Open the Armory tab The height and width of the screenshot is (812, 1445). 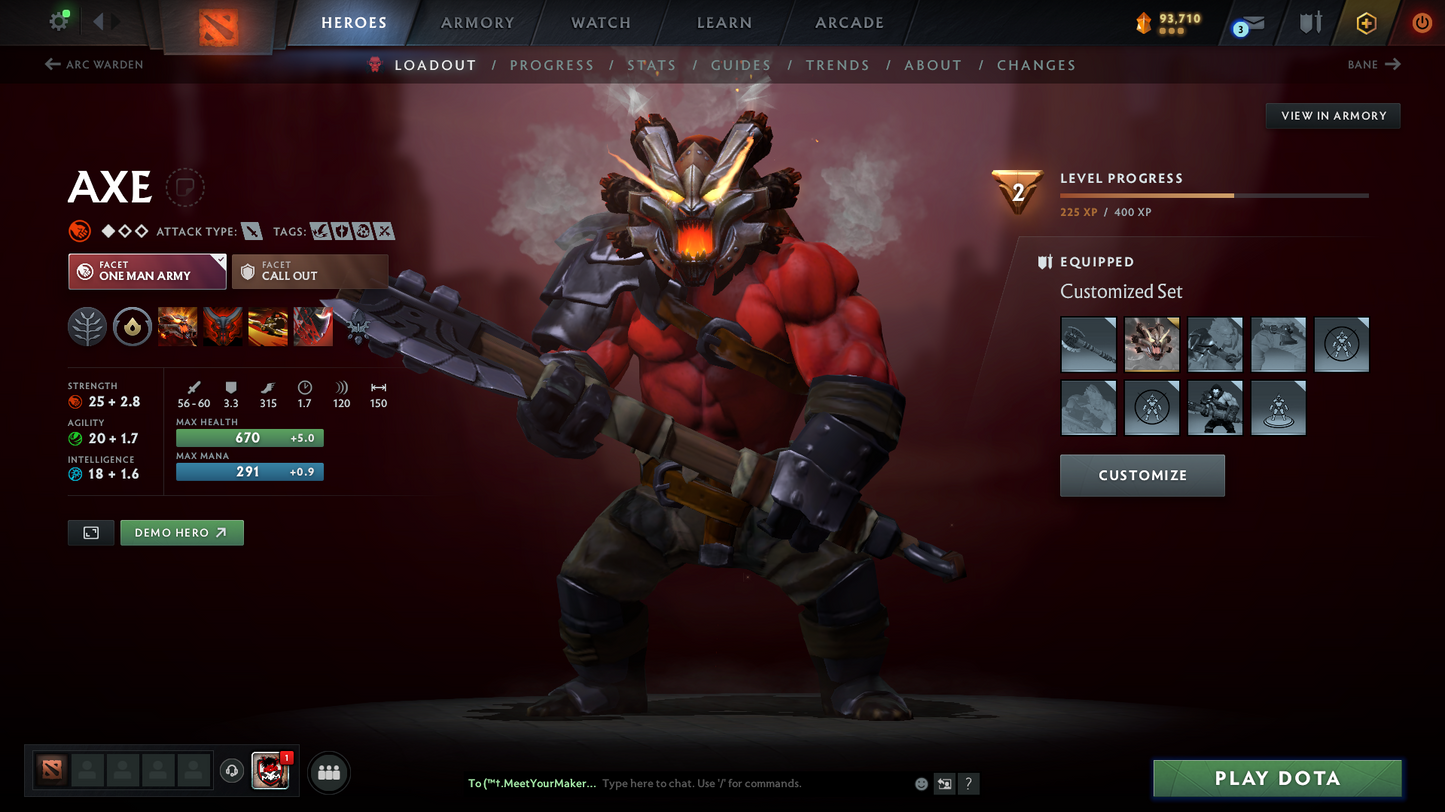coord(477,23)
